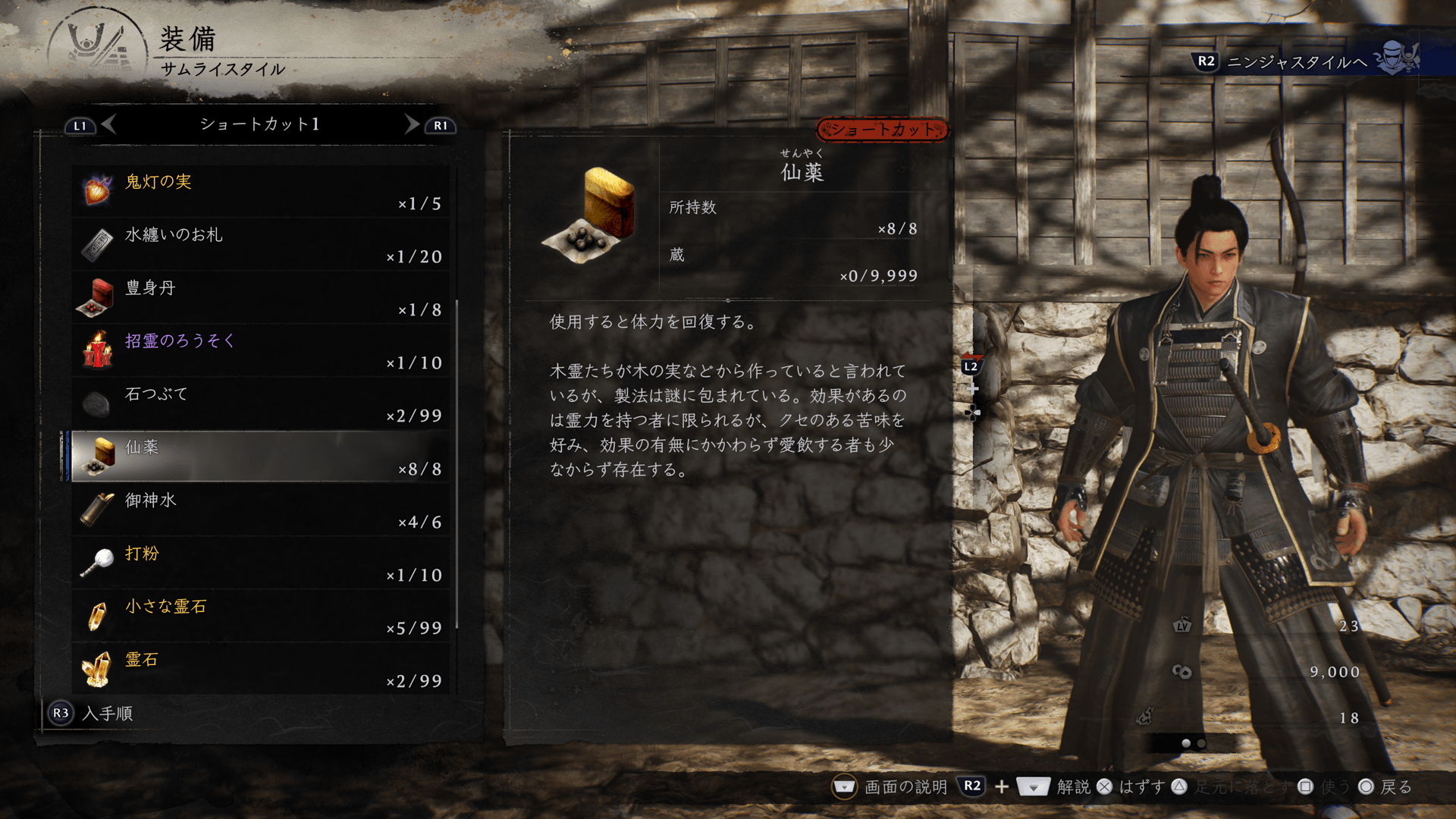Select the 霊石 spirit stone row
Screen dimensions: 1456x819
point(262,669)
